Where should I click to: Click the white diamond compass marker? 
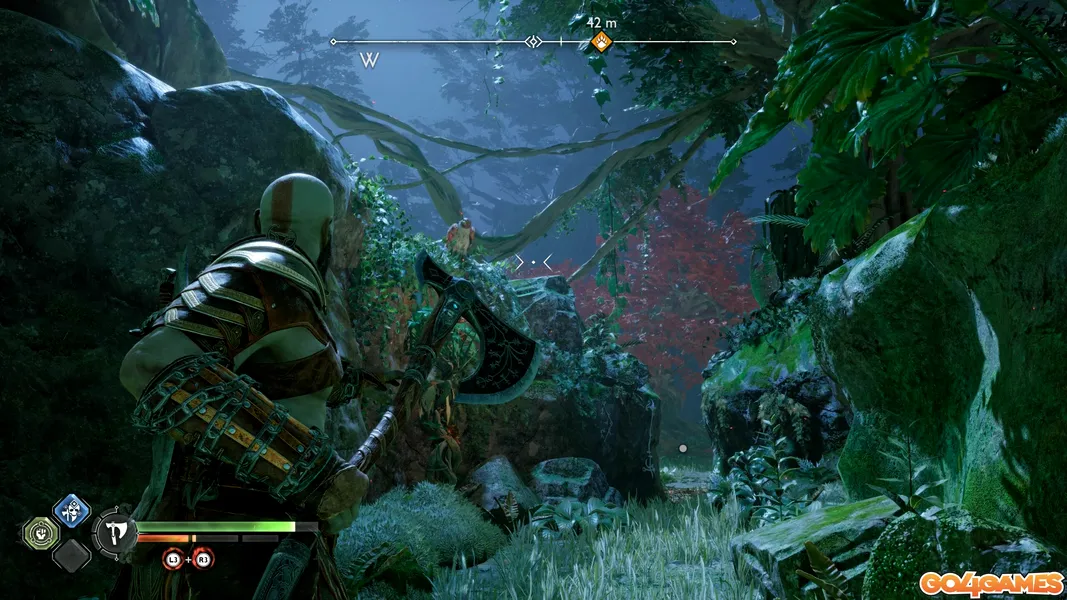tap(534, 42)
